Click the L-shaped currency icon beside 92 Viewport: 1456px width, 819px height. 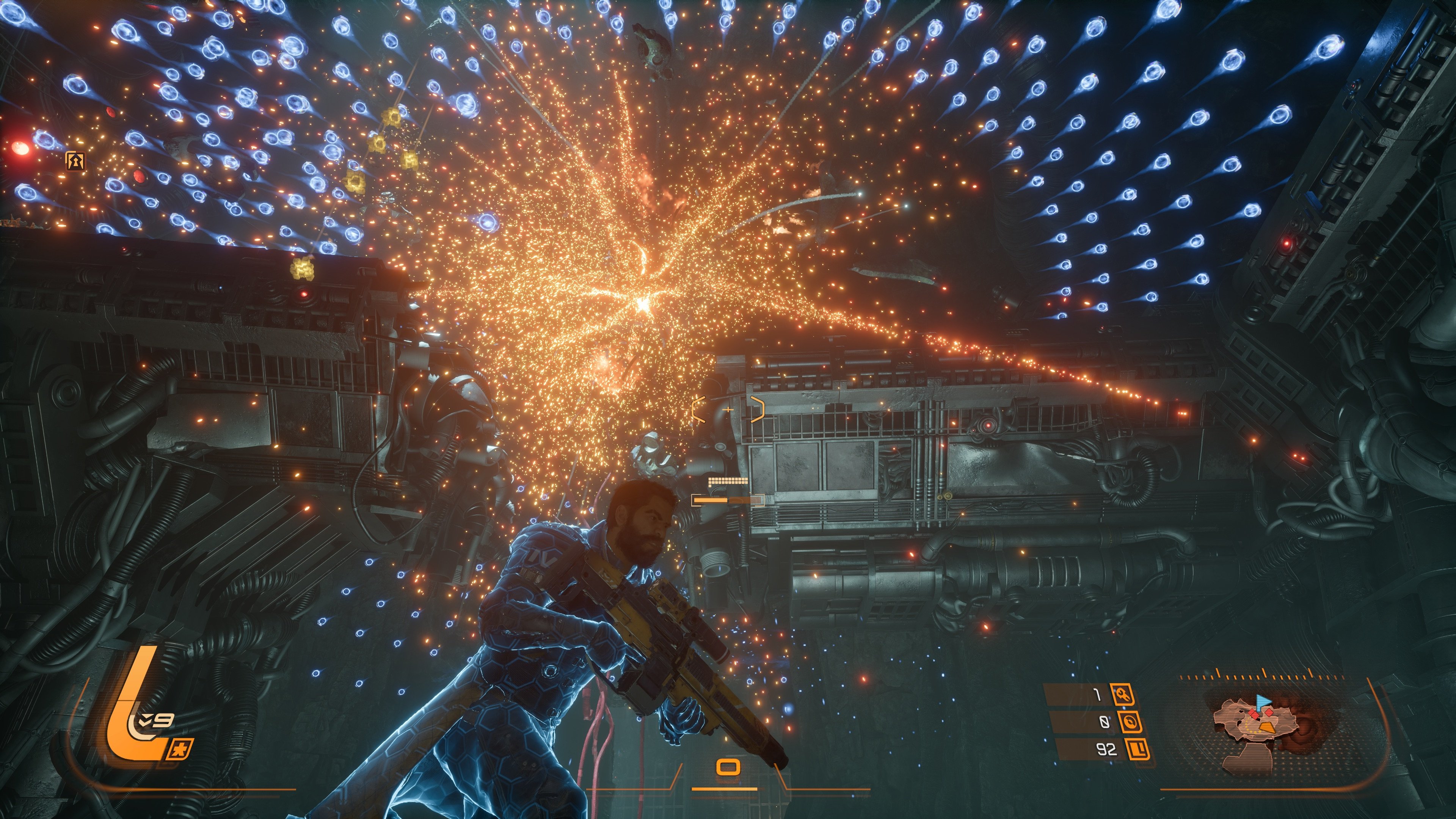pos(1138,750)
